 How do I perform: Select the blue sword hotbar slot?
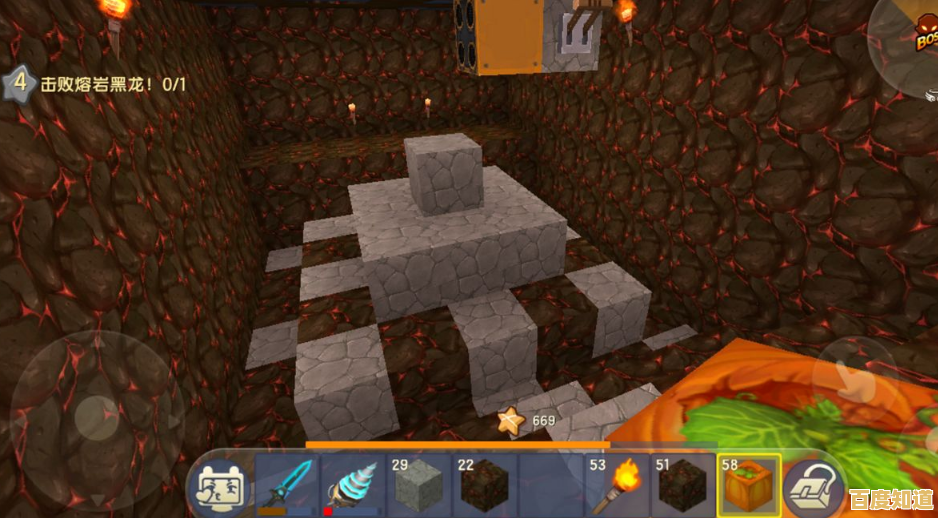[286, 485]
